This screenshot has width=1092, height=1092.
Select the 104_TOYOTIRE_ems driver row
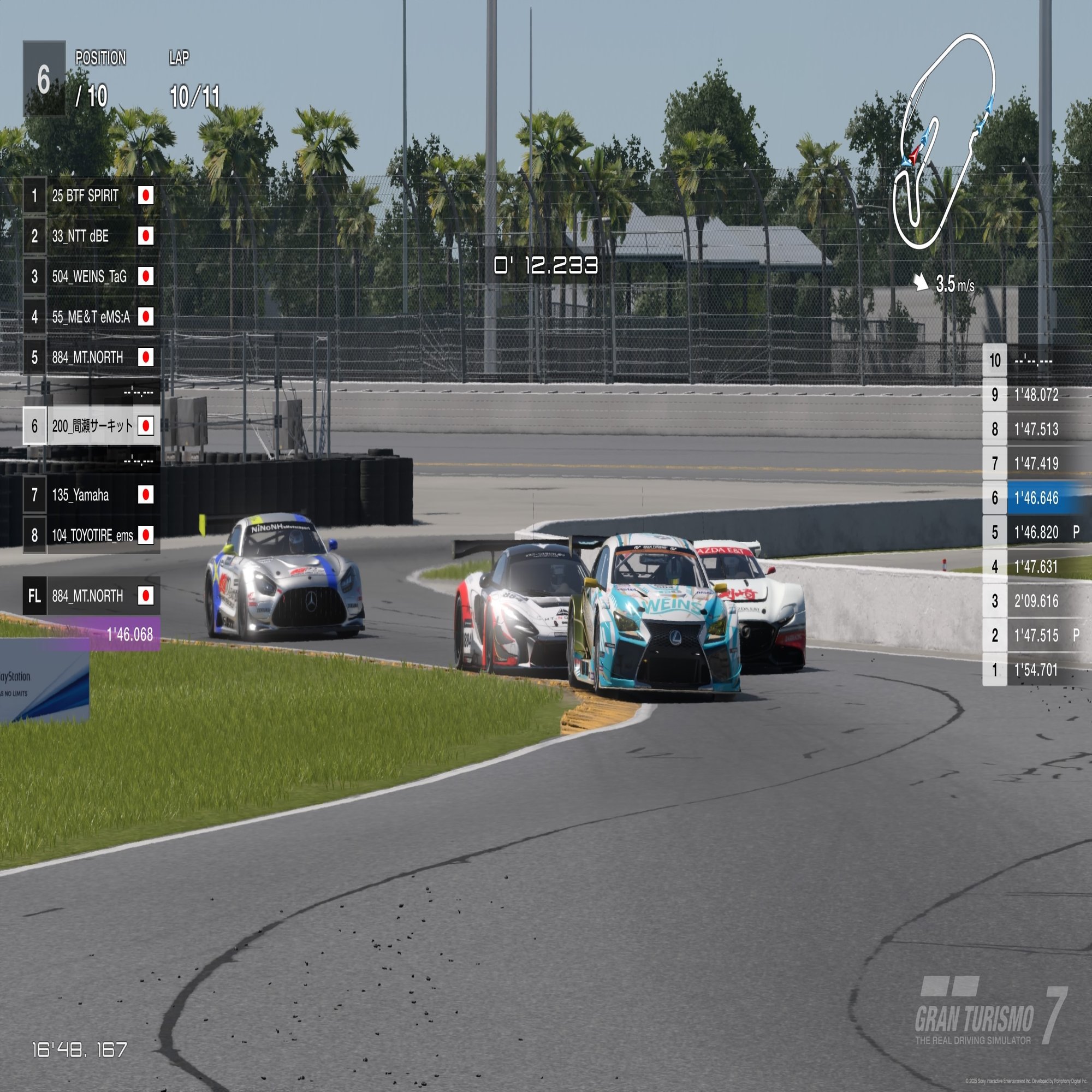tap(91, 535)
